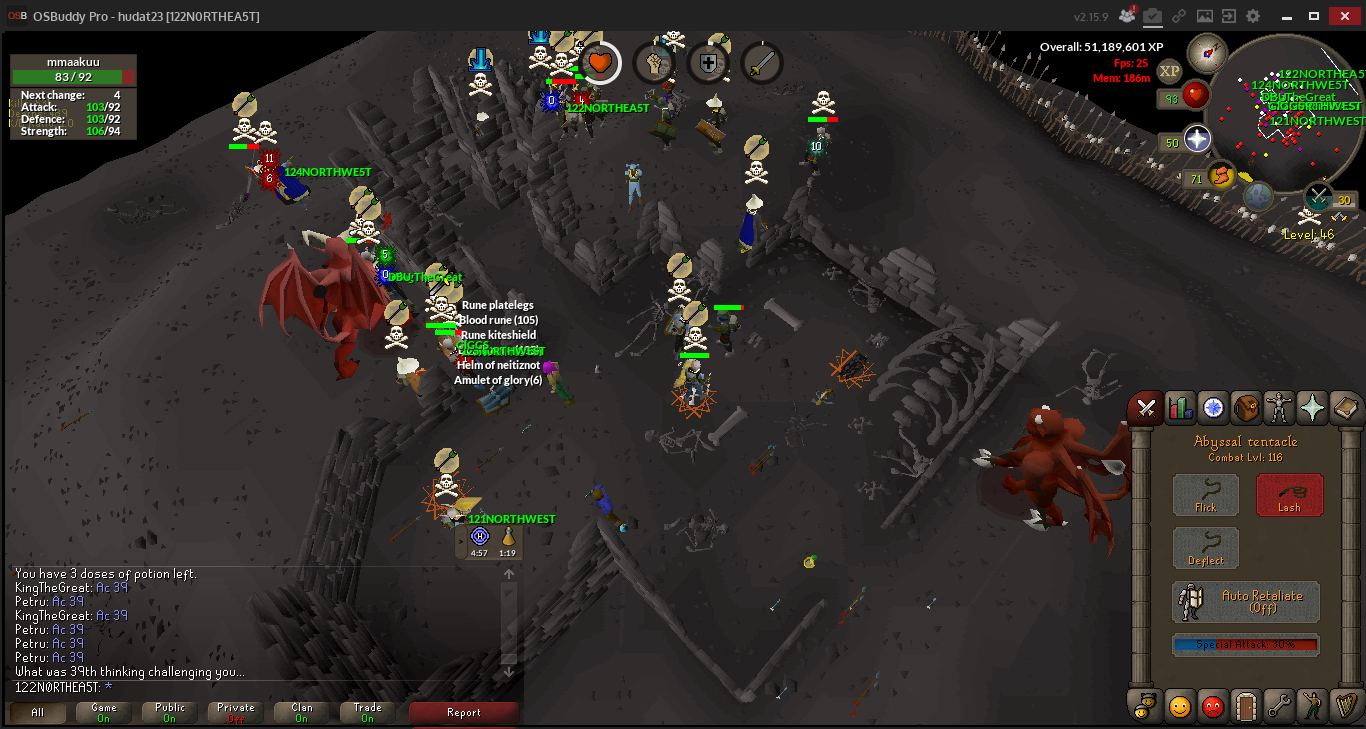Click the Report button

pos(464,713)
